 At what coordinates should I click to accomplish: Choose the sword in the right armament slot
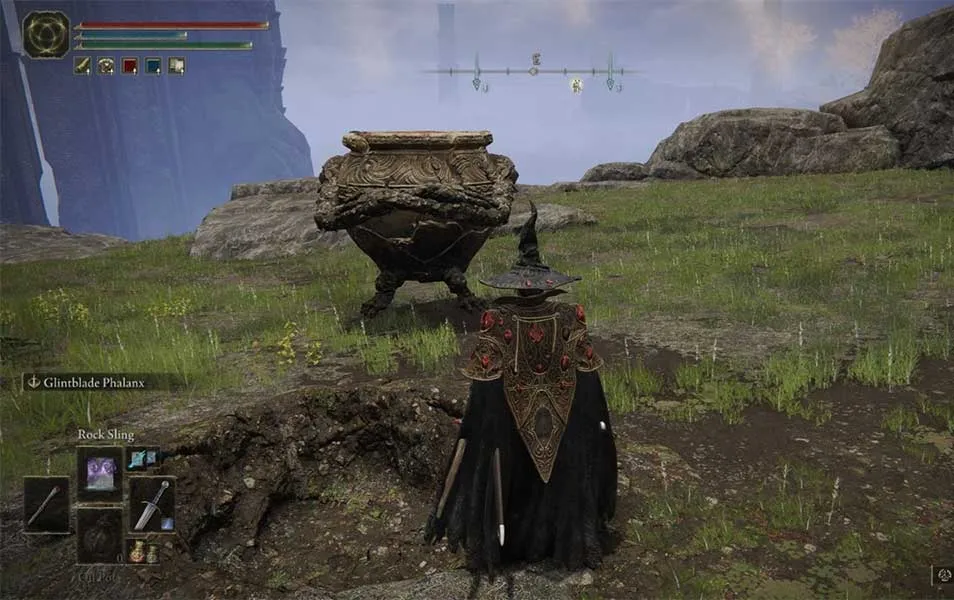(x=152, y=504)
